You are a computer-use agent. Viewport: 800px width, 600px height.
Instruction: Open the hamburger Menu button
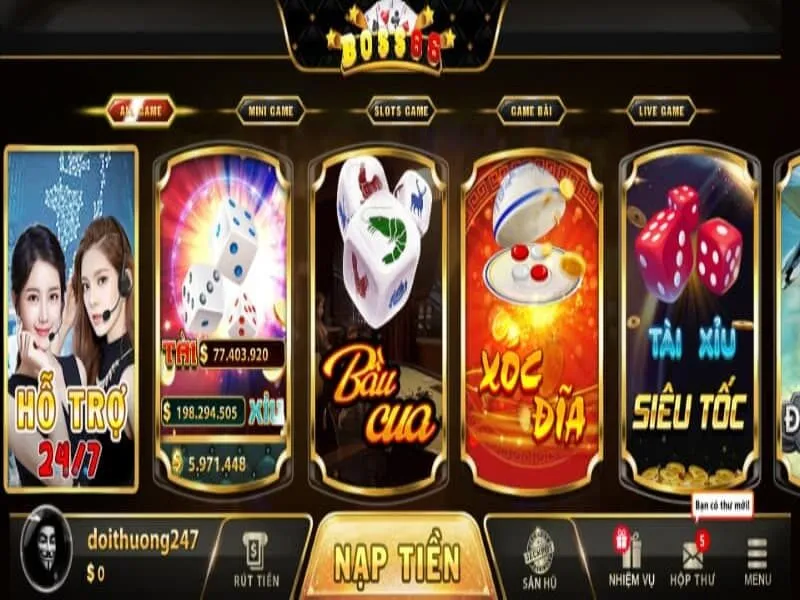point(757,559)
